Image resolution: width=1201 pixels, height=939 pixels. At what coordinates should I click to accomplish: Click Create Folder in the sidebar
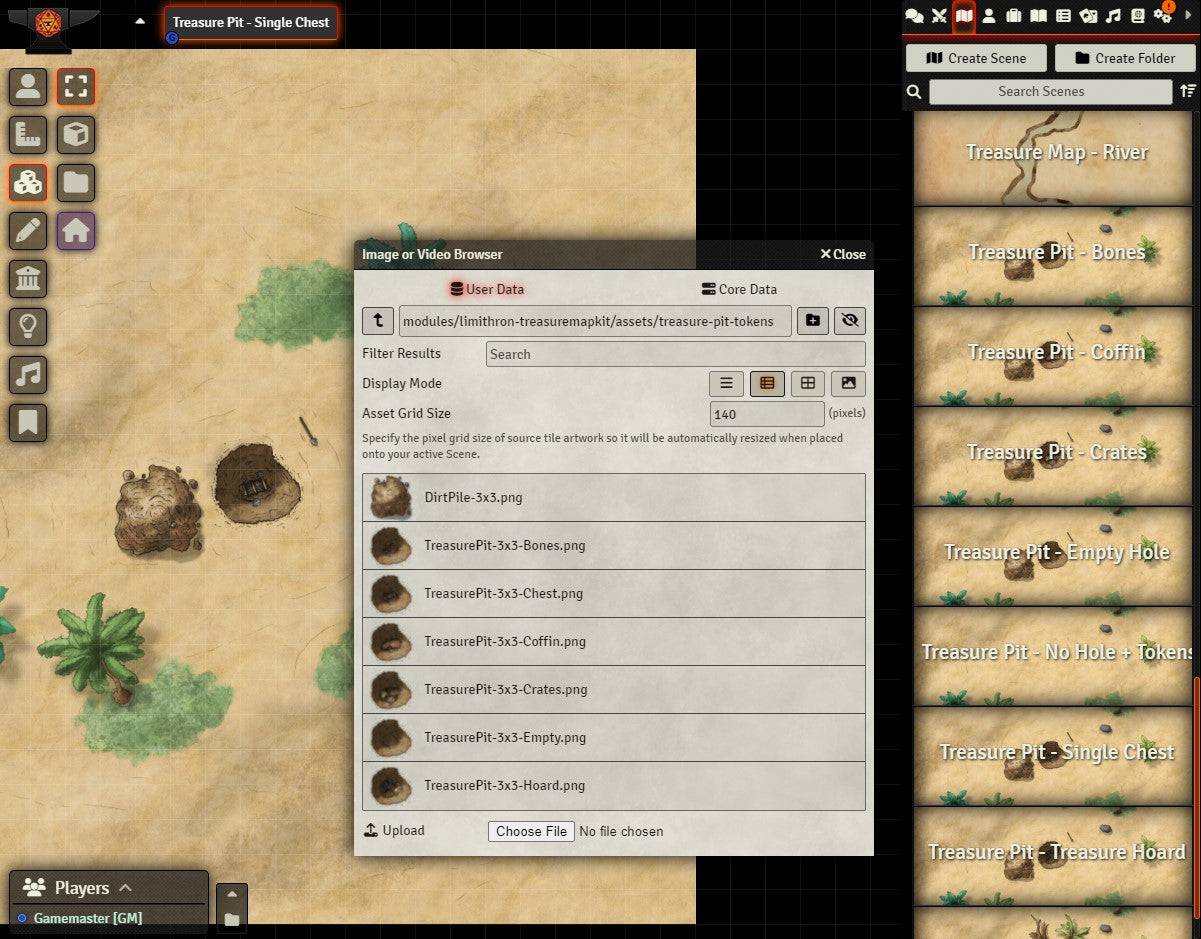click(x=1125, y=58)
